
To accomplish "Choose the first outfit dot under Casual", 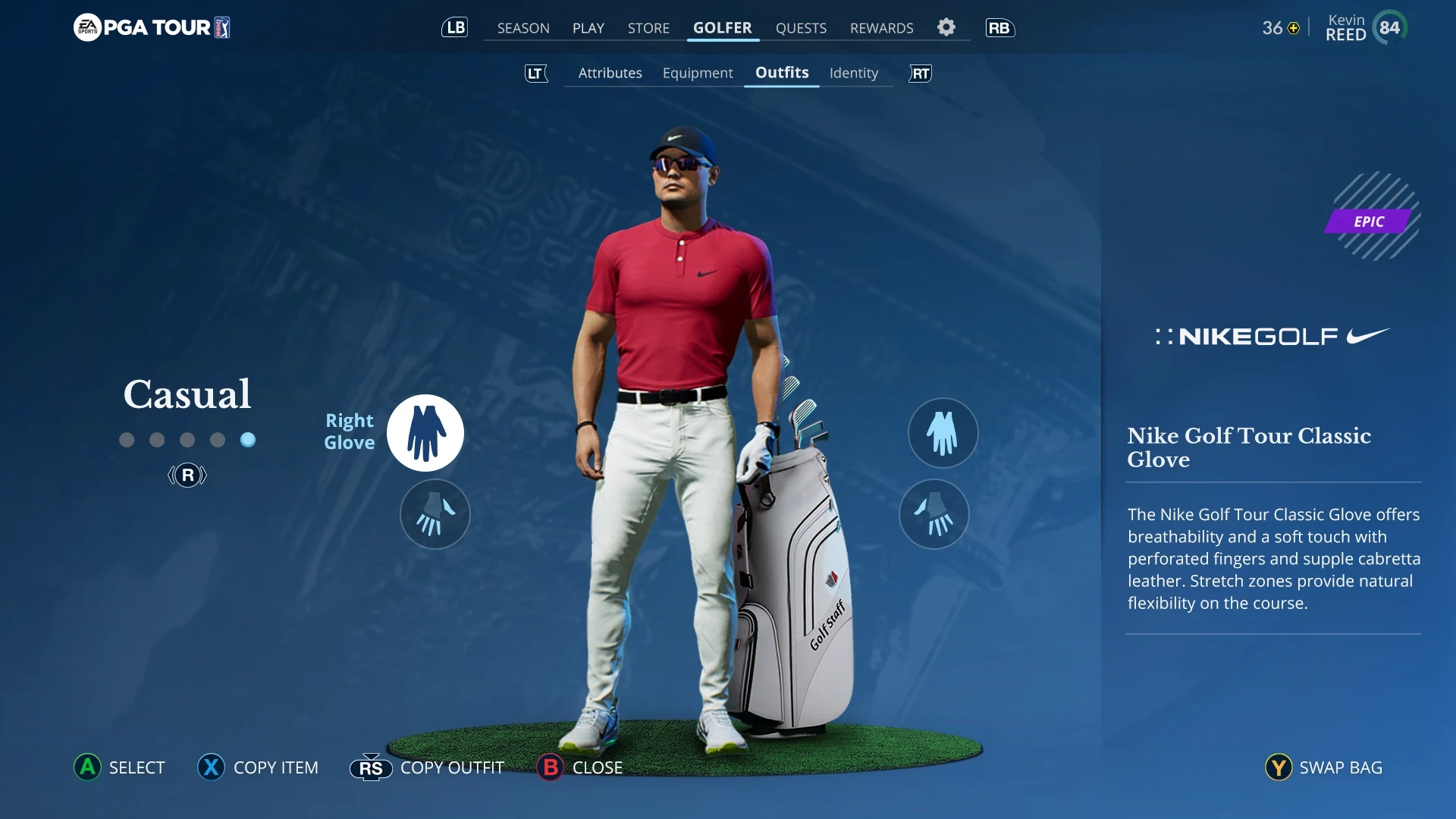I will (127, 440).
